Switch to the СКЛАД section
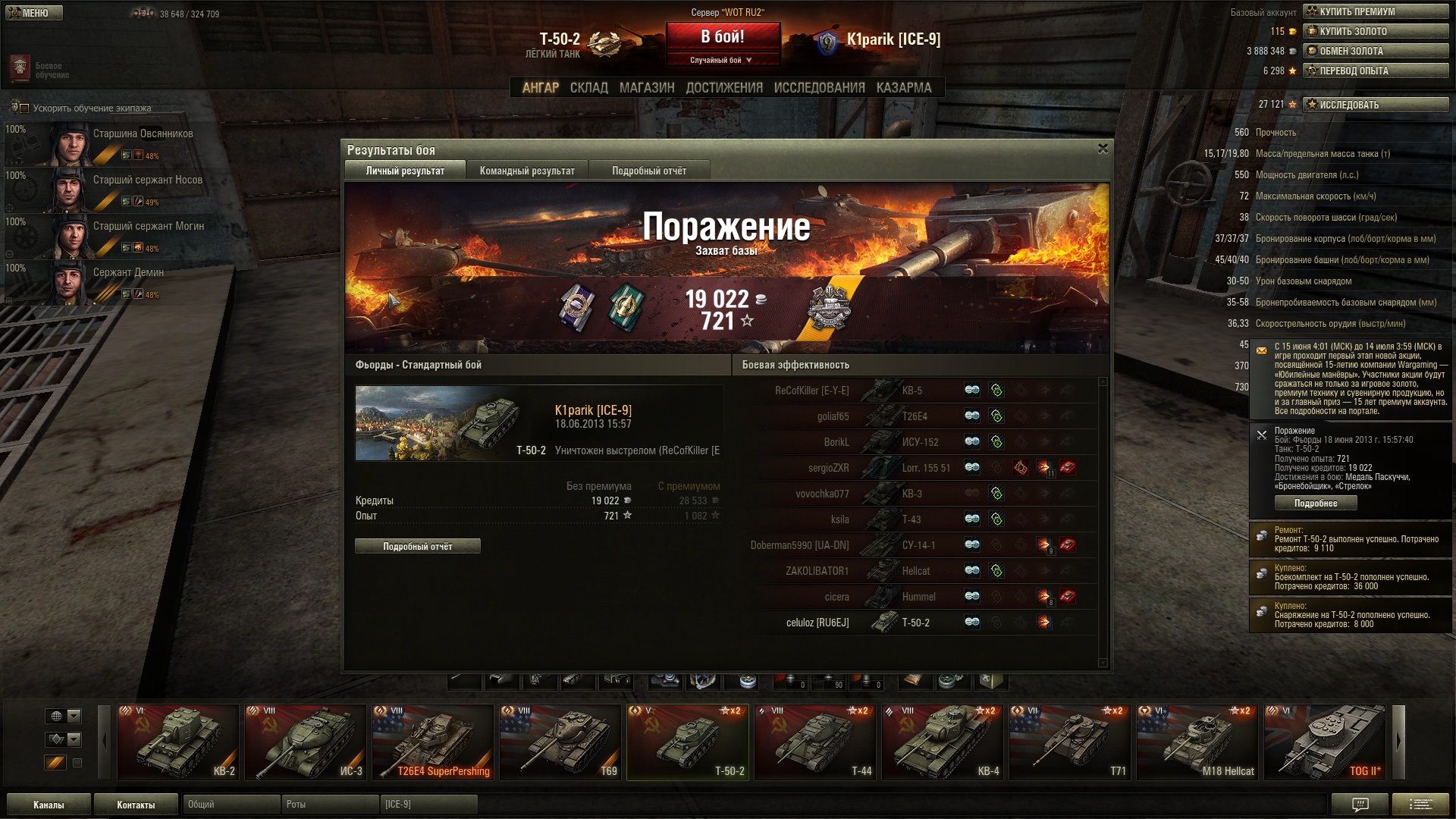 588,88
